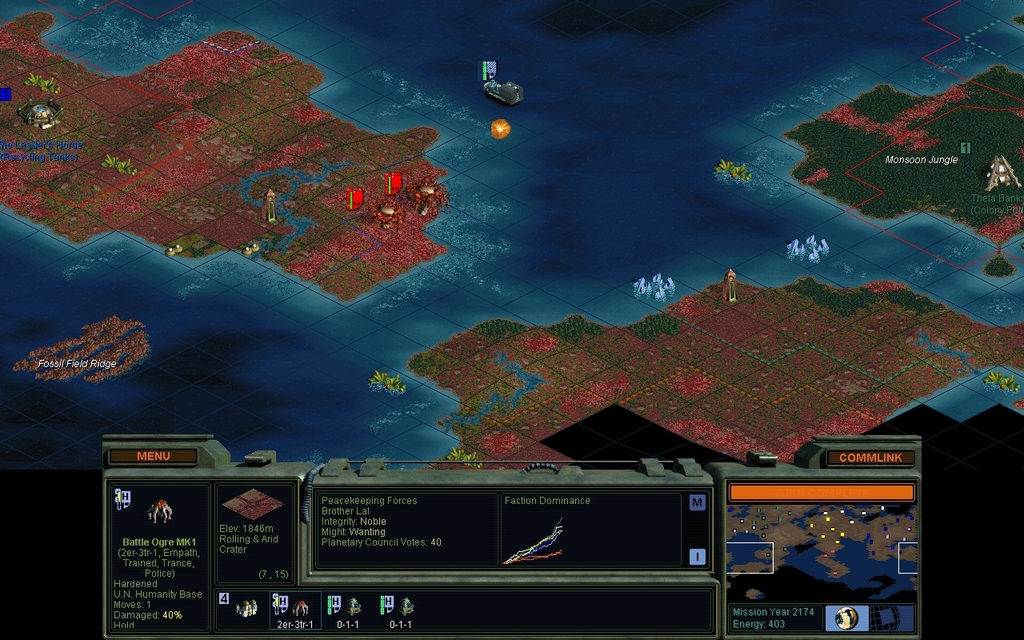Click the orange status bar above minimap

coord(821,492)
